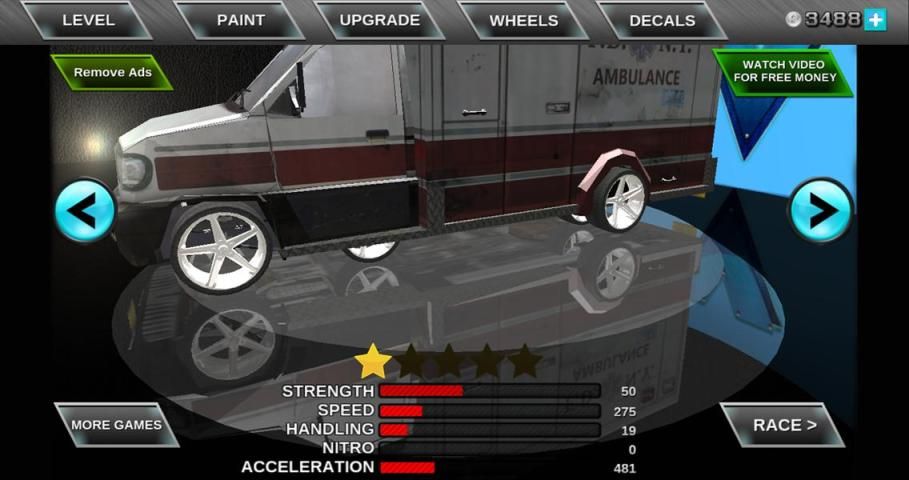Go to the WHEELS tab
Viewport: 909px width, 480px height.
pos(523,20)
